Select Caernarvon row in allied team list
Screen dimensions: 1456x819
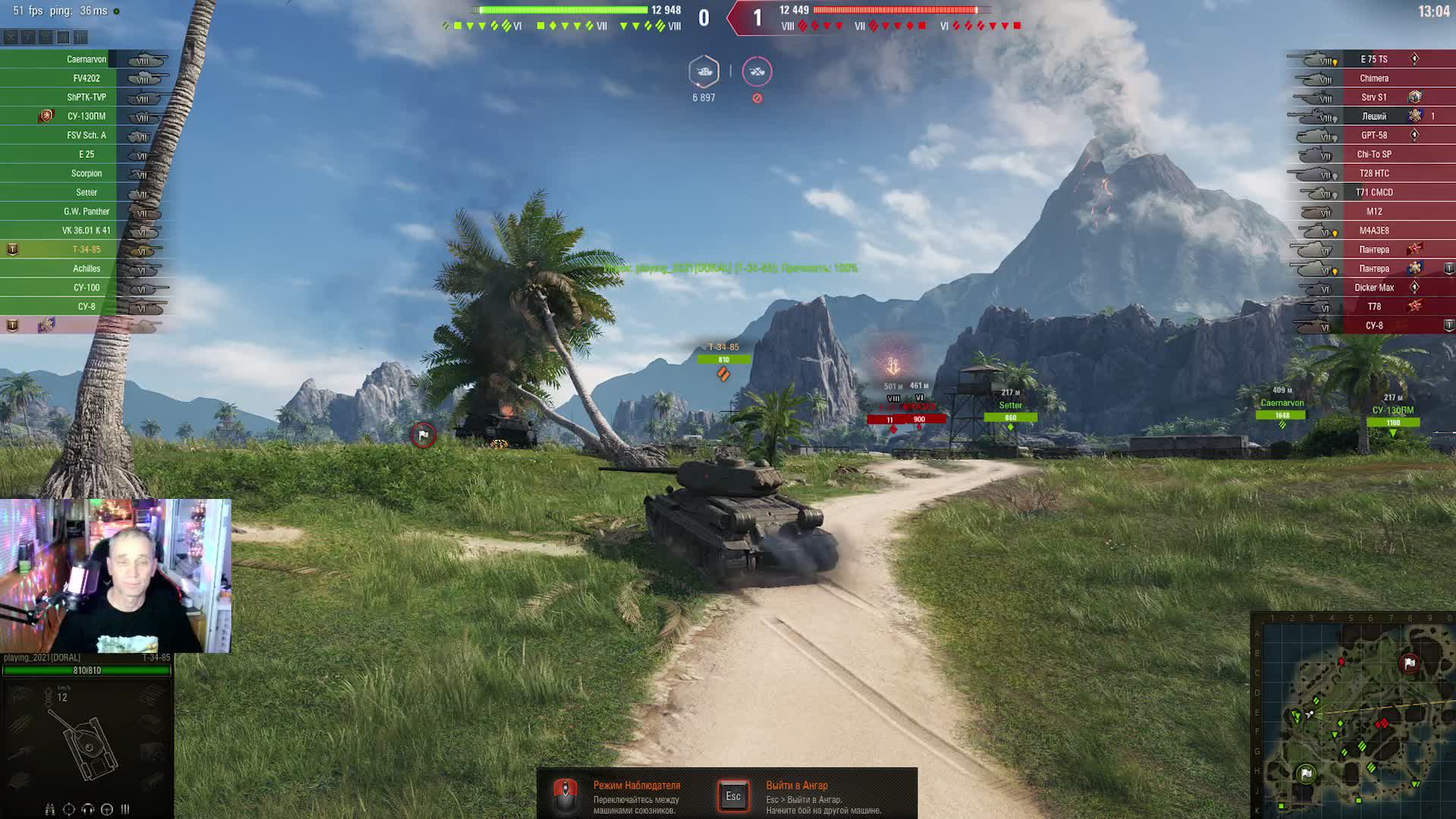[86, 59]
